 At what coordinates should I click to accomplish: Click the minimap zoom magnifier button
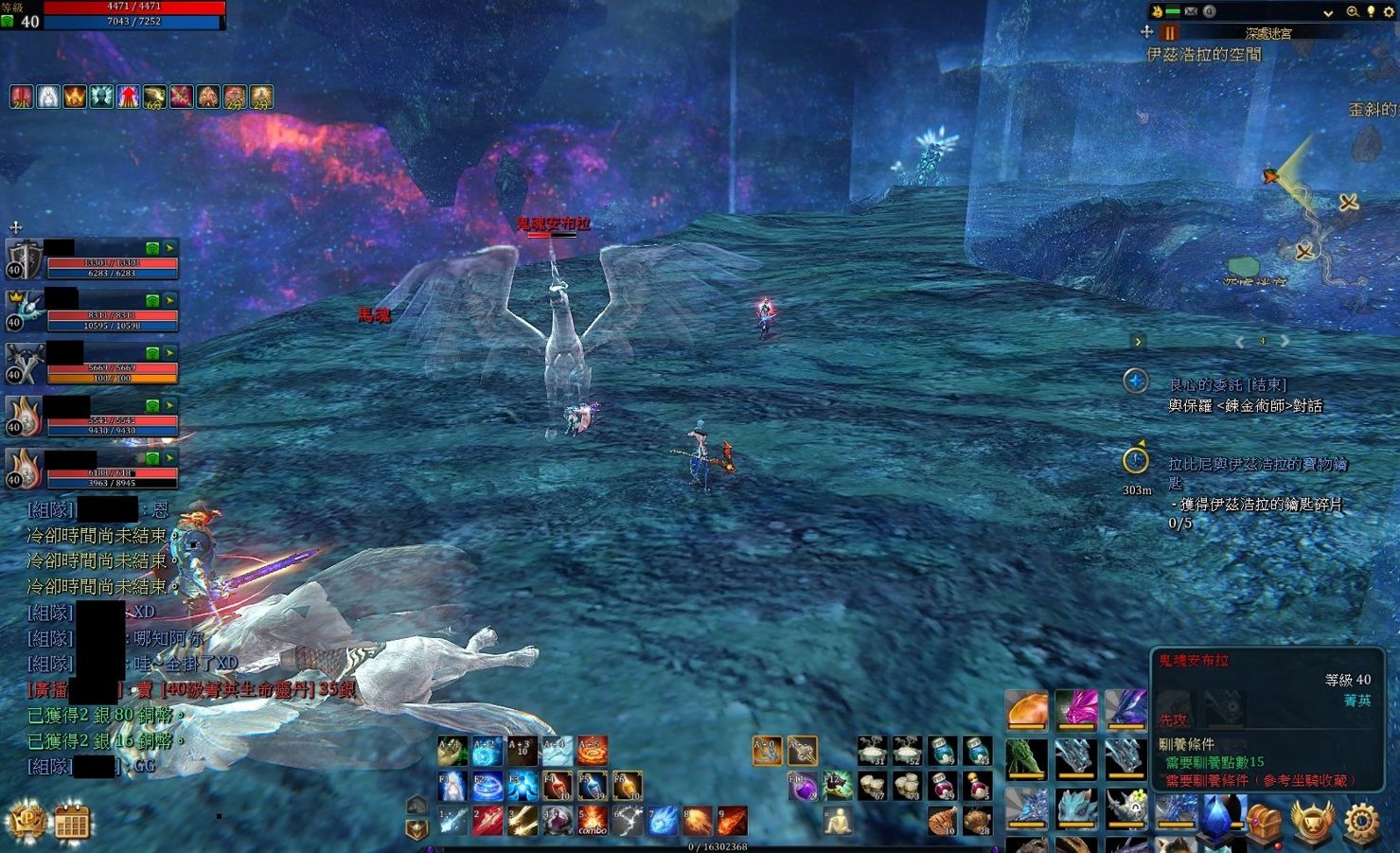click(x=1353, y=12)
